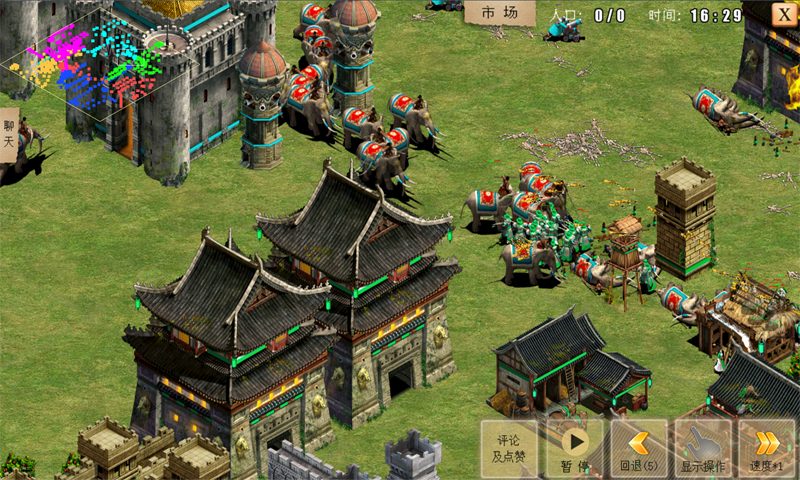The height and width of the screenshot is (480, 800).
Task: Open 评论及点赞 comments and likes
Action: pos(509,447)
